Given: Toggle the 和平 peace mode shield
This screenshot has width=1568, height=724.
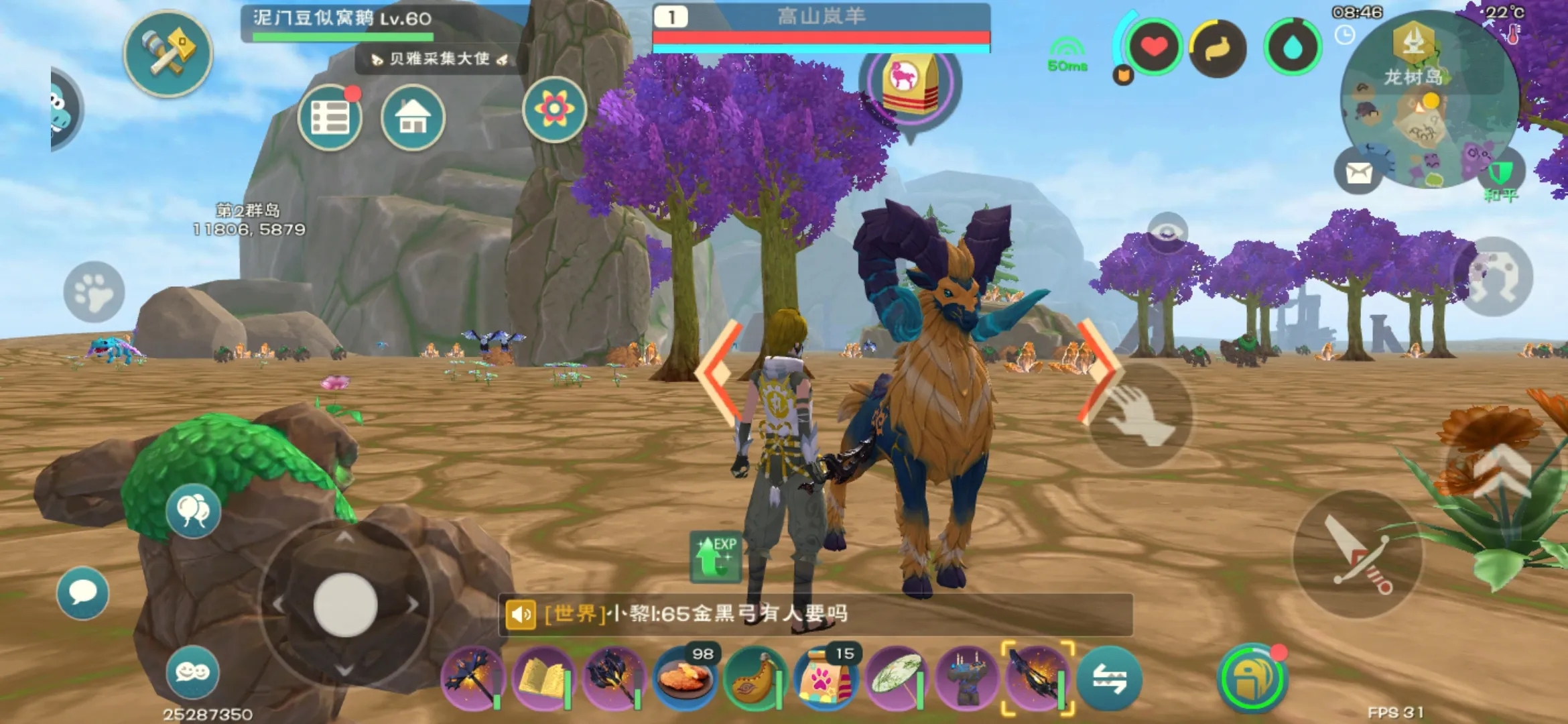Looking at the screenshot, I should click(1501, 176).
